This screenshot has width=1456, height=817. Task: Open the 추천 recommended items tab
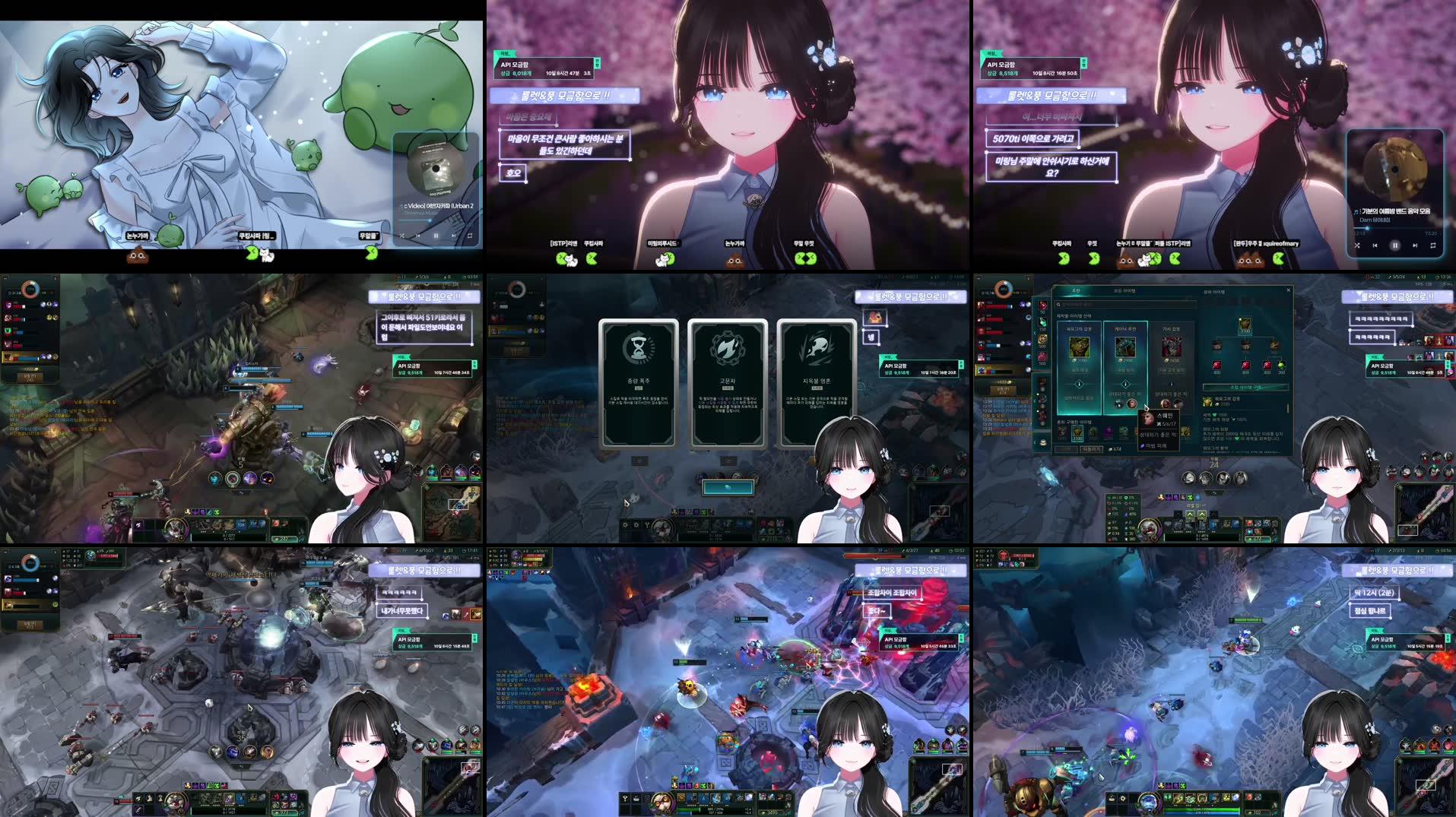tap(1076, 291)
